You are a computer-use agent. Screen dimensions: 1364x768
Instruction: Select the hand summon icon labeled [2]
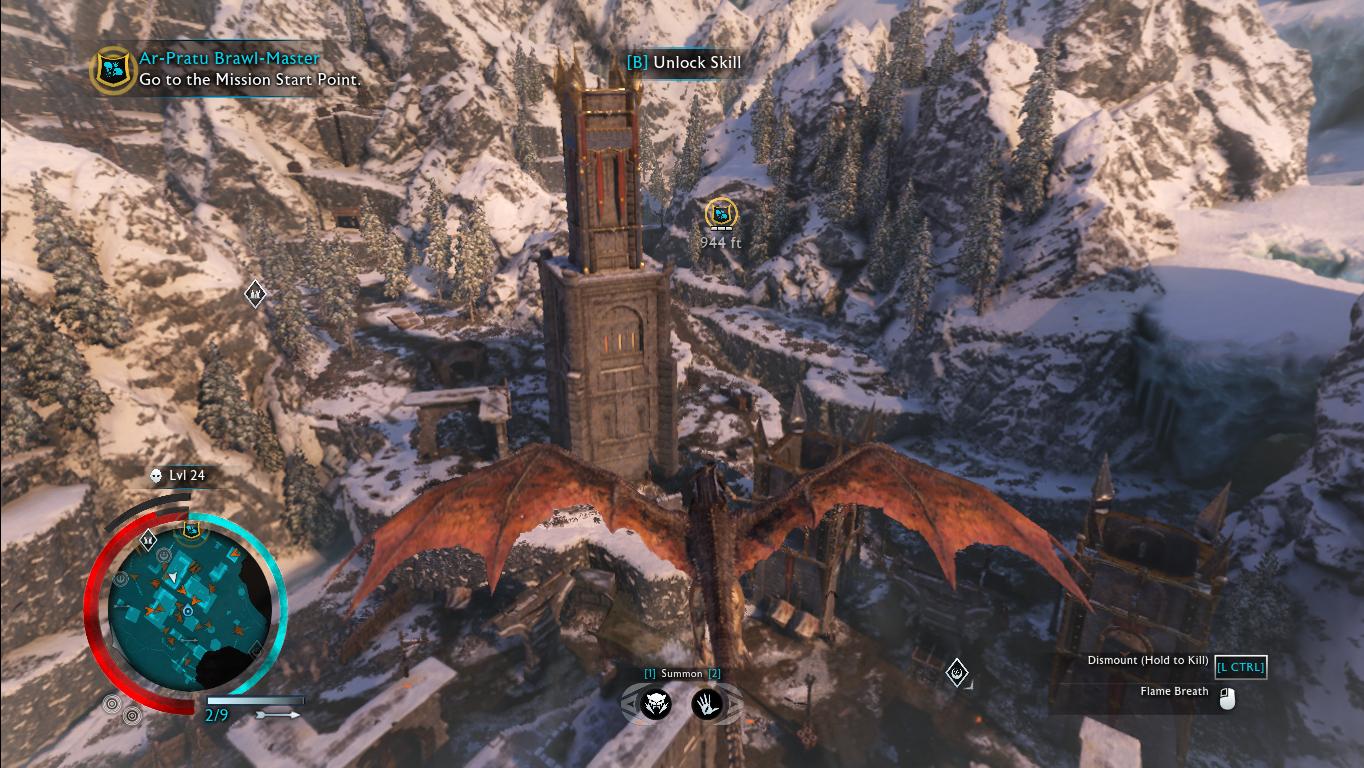[705, 706]
